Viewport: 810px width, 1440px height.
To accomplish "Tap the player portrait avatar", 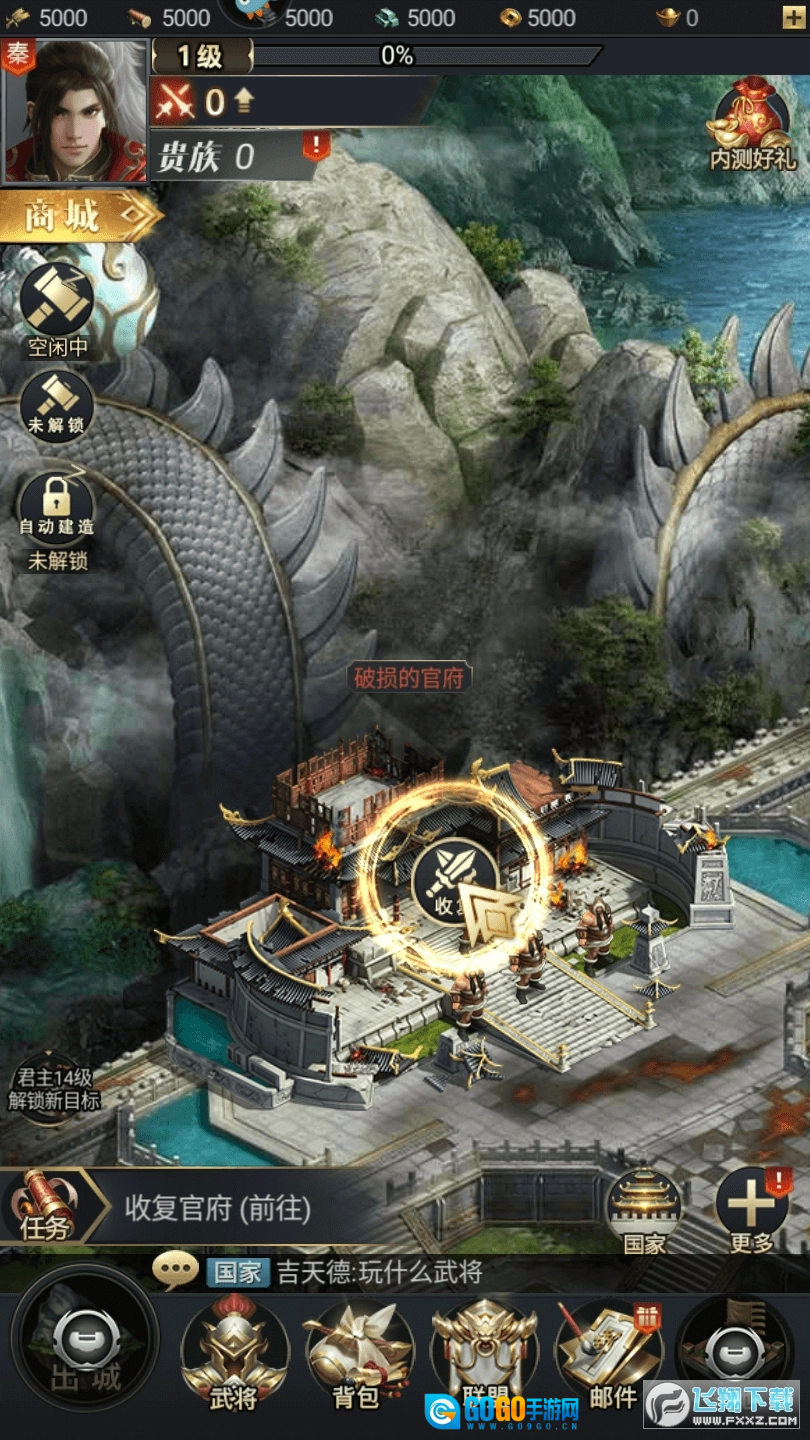I will (75, 112).
